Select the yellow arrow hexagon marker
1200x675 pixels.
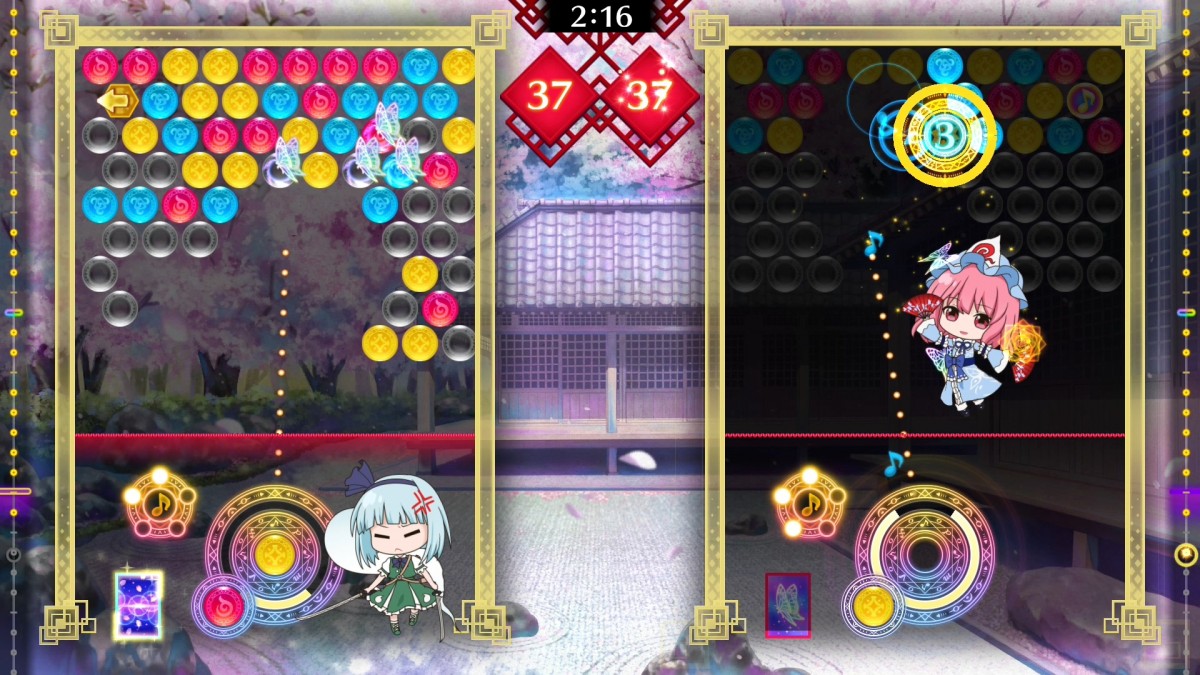pyautogui.click(x=118, y=100)
